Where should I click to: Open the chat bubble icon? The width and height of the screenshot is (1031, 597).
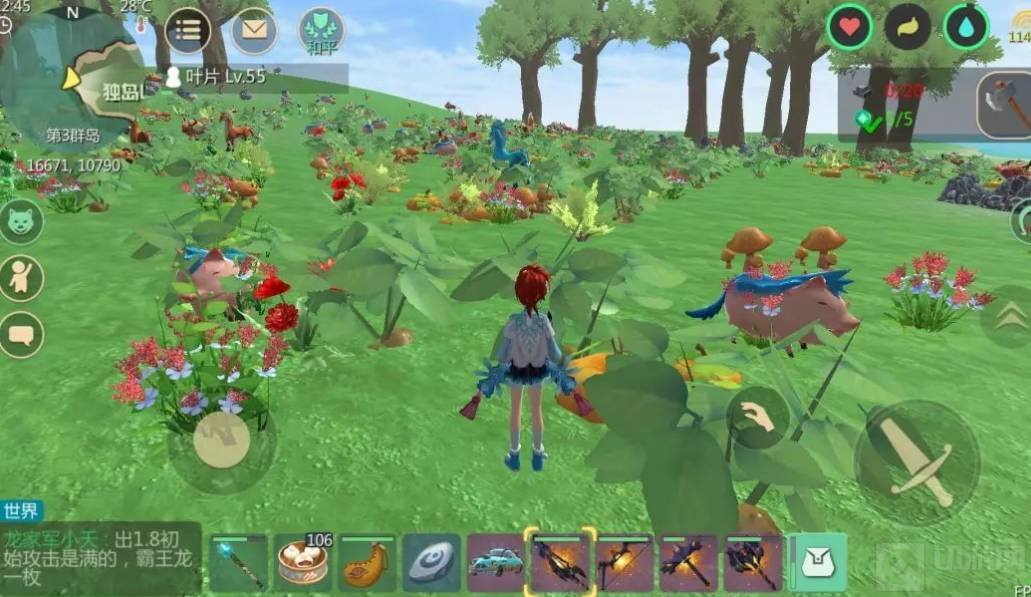[22, 334]
